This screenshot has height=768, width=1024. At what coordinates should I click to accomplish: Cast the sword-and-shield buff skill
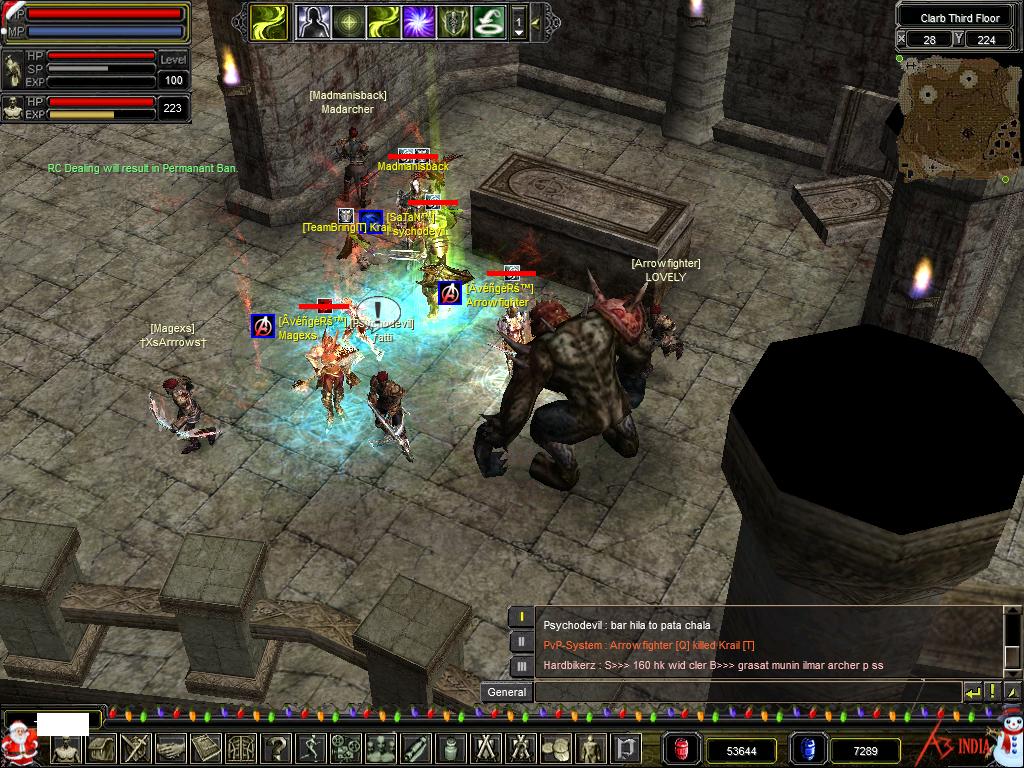point(453,22)
